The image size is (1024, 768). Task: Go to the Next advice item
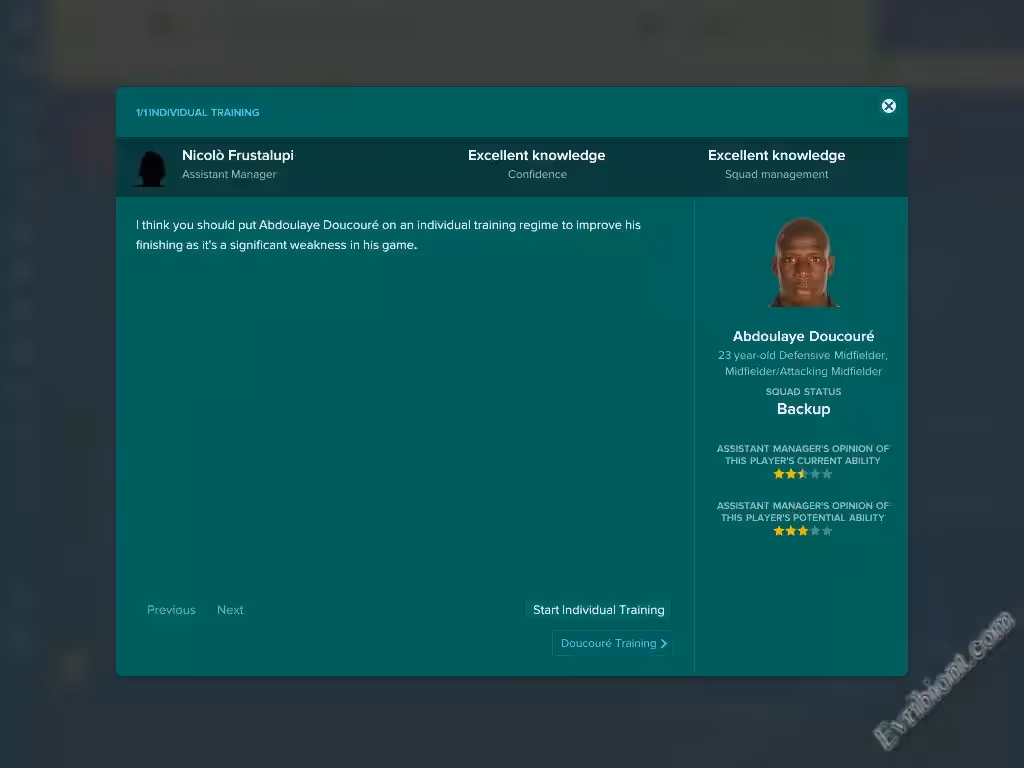230,610
